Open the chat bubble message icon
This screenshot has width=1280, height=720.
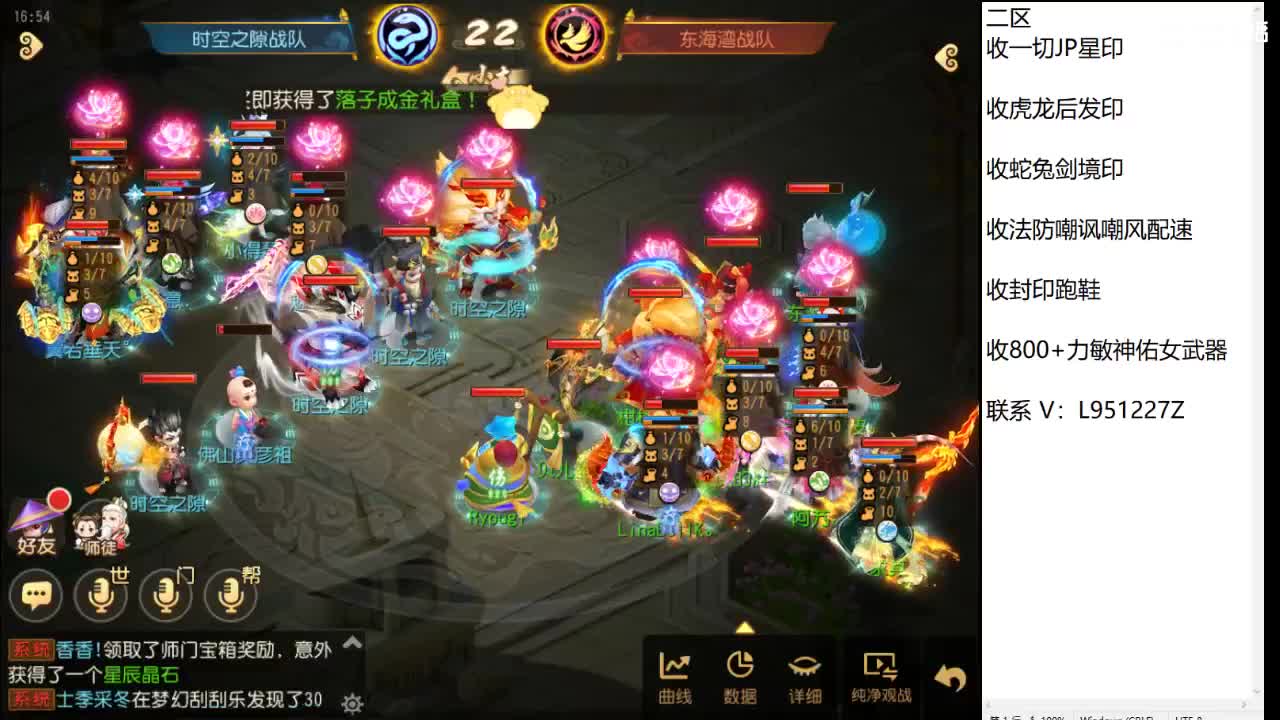[36, 595]
